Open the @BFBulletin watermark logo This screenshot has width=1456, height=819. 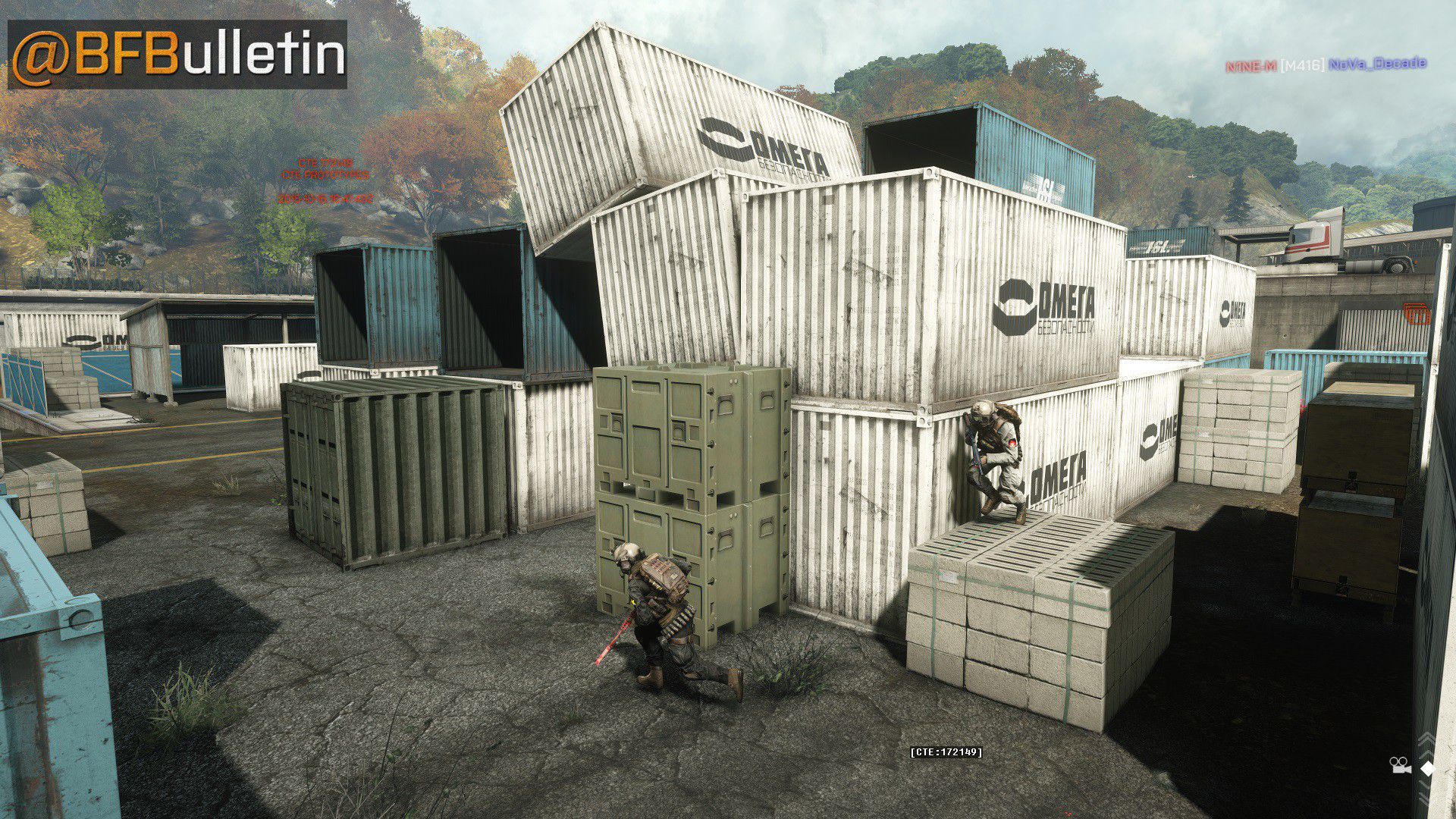(177, 55)
